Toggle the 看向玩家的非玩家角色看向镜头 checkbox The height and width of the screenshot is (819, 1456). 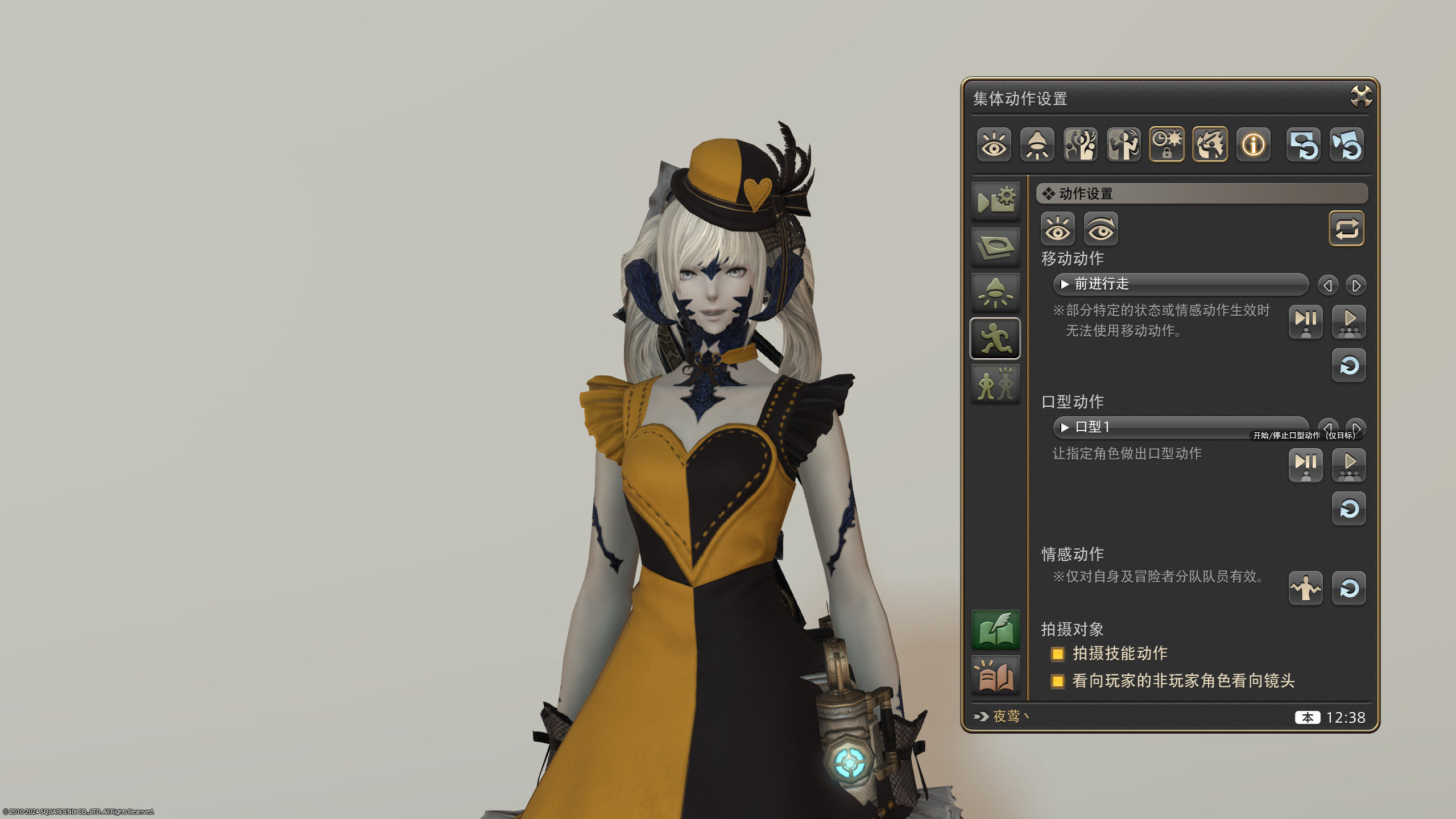[x=1059, y=681]
